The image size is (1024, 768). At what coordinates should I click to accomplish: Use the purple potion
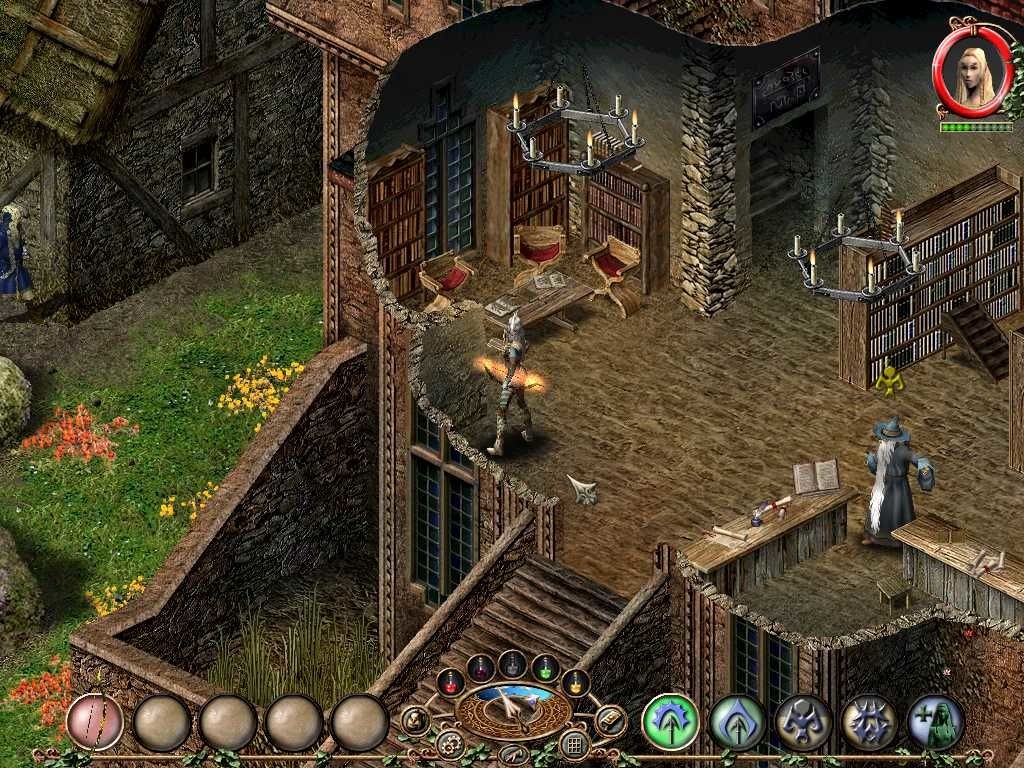pyautogui.click(x=481, y=667)
